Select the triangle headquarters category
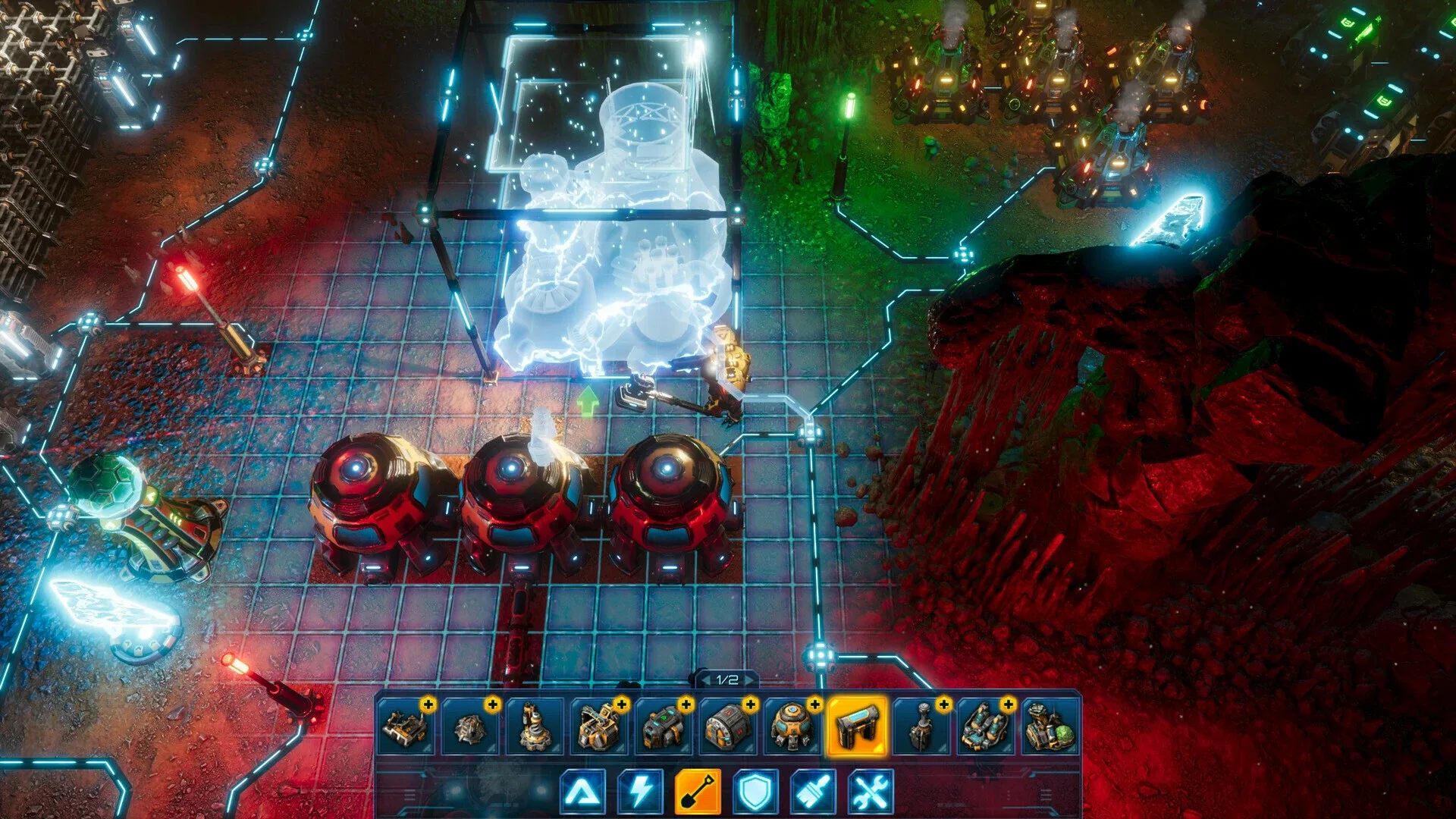This screenshot has height=819, width=1456. coord(583,792)
